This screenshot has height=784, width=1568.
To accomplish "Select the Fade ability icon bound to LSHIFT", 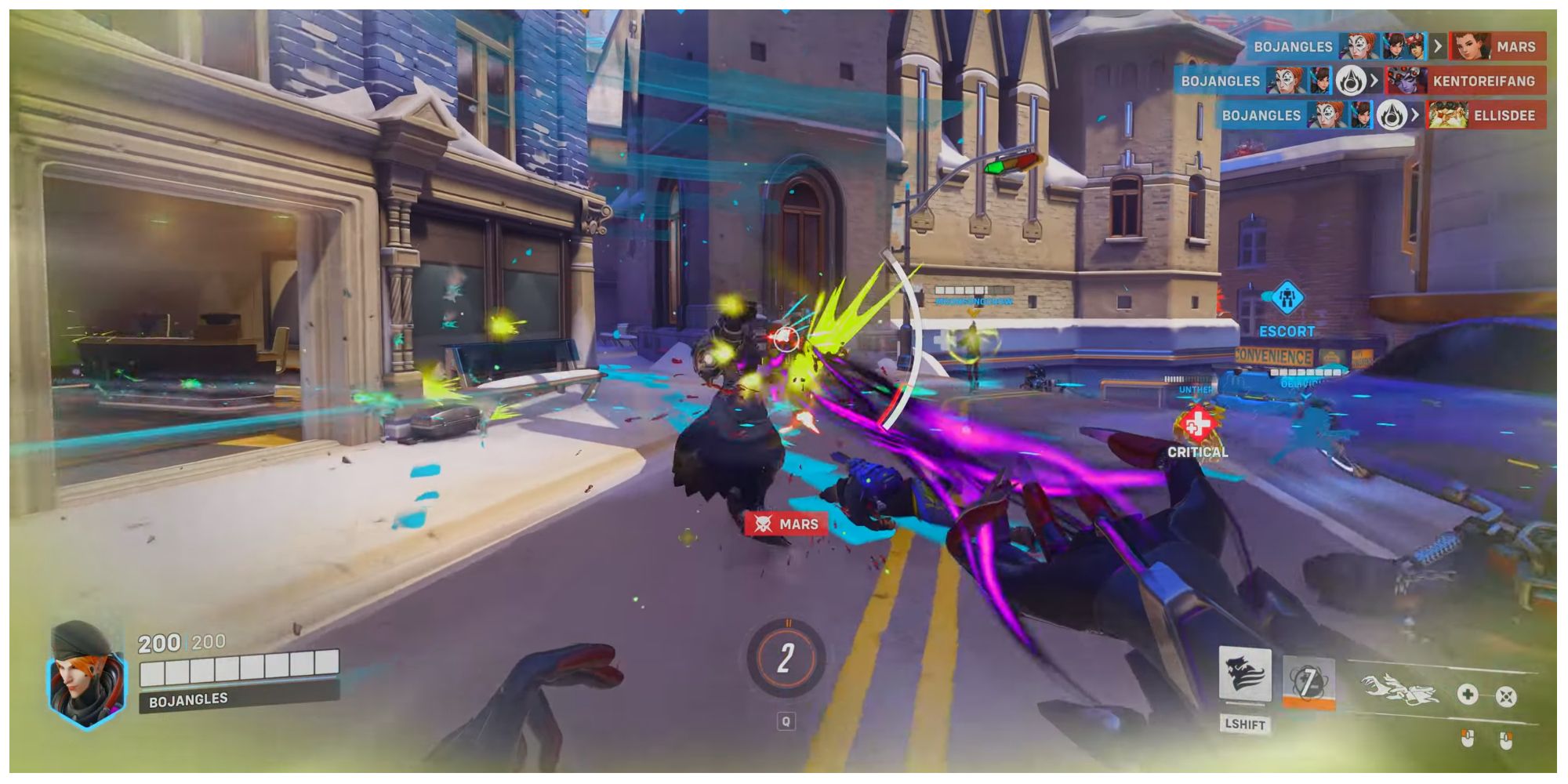I will point(1245,677).
